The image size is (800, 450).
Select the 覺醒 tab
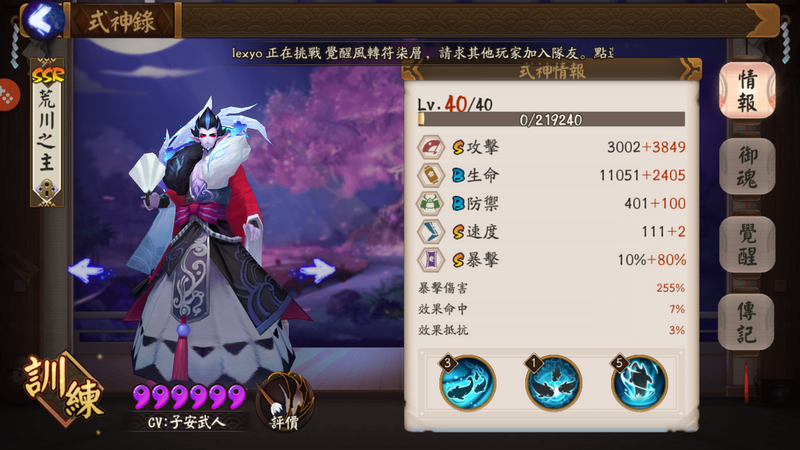tap(746, 245)
